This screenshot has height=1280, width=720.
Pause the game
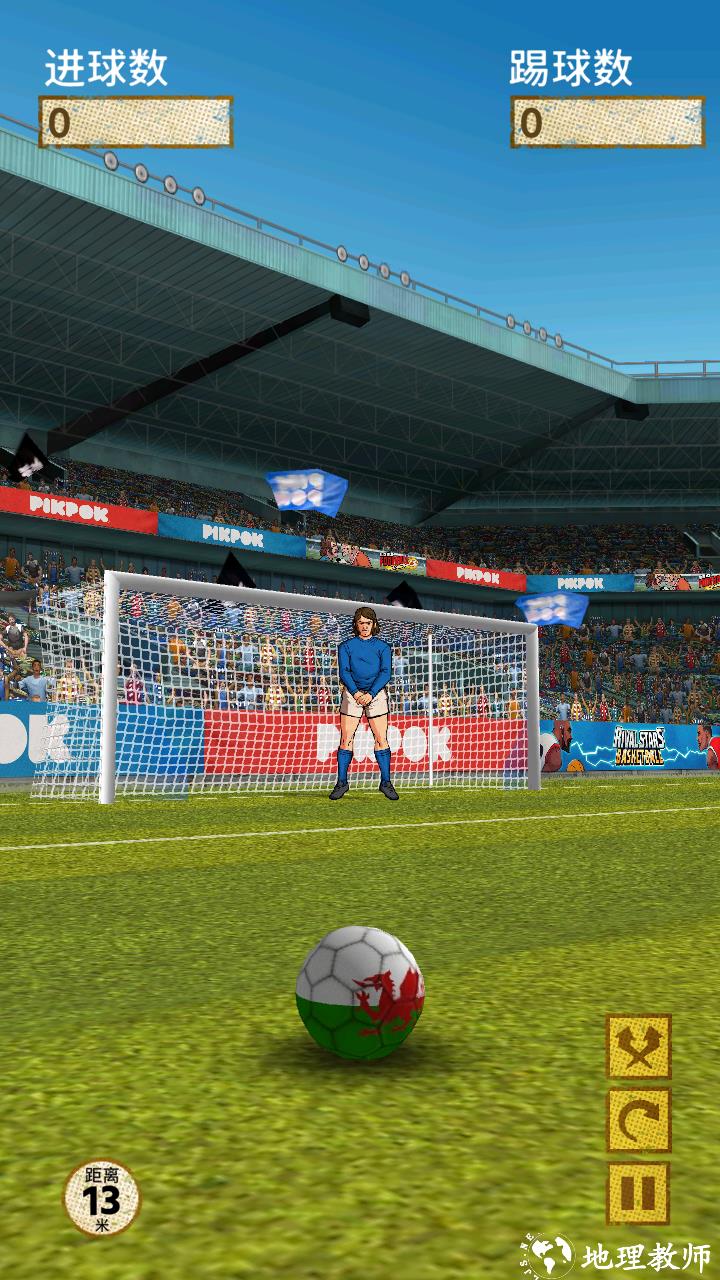[x=639, y=1193]
